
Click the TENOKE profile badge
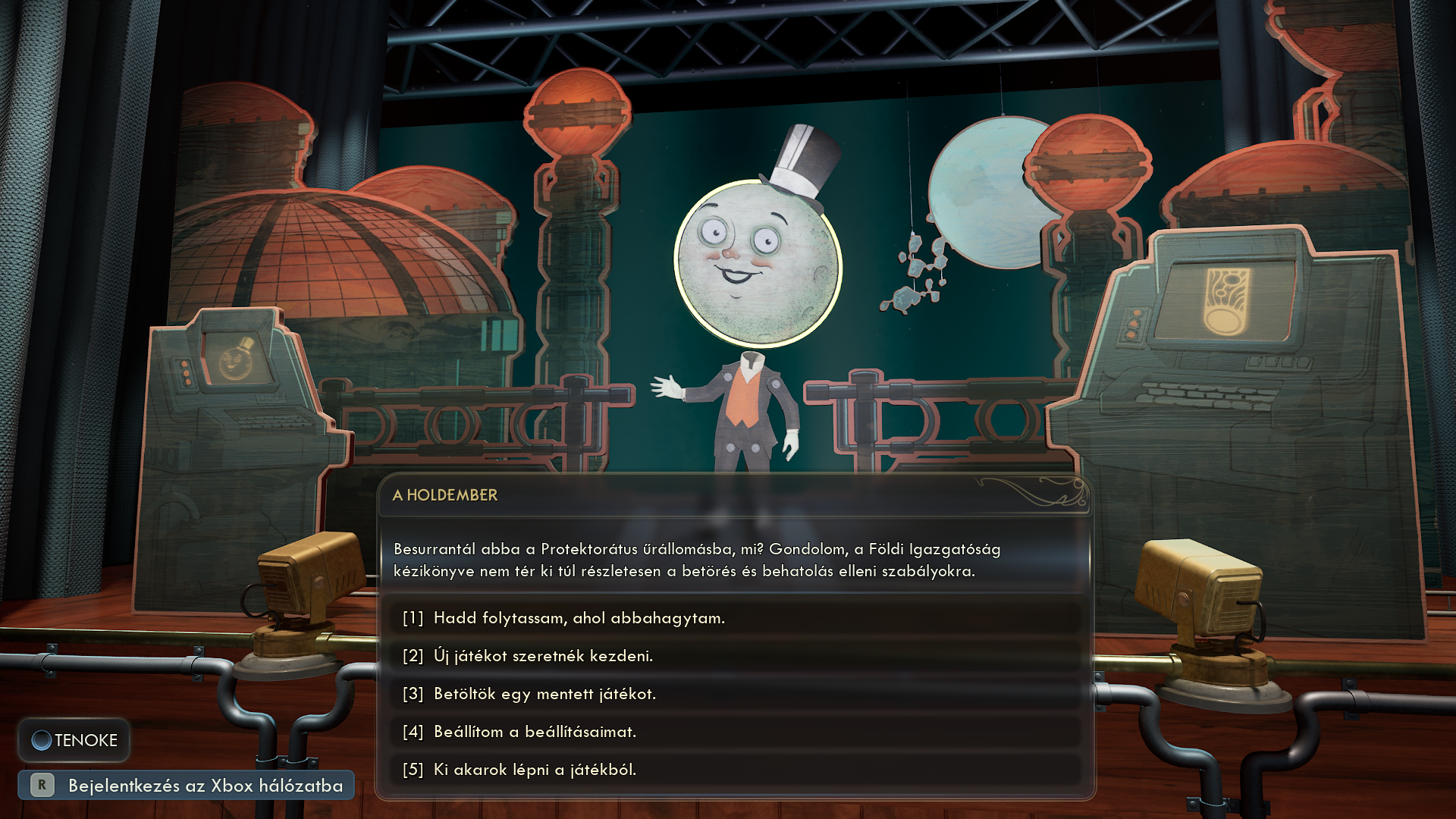tap(74, 740)
